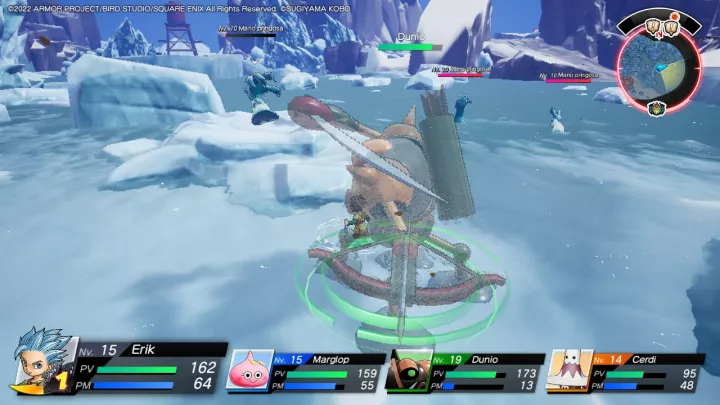
Task: Pick Cerdi's party portrait
Action: click(568, 369)
